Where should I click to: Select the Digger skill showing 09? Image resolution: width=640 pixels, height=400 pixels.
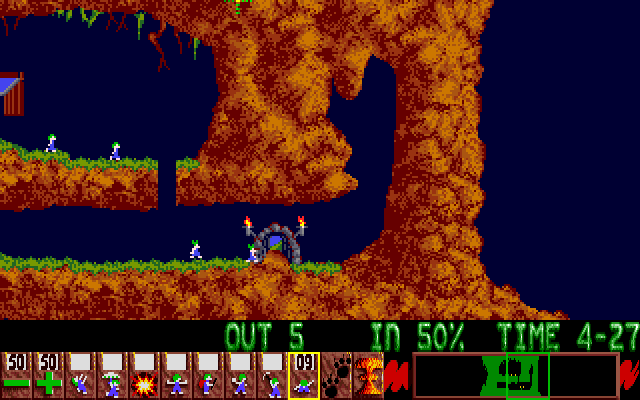tap(304, 375)
